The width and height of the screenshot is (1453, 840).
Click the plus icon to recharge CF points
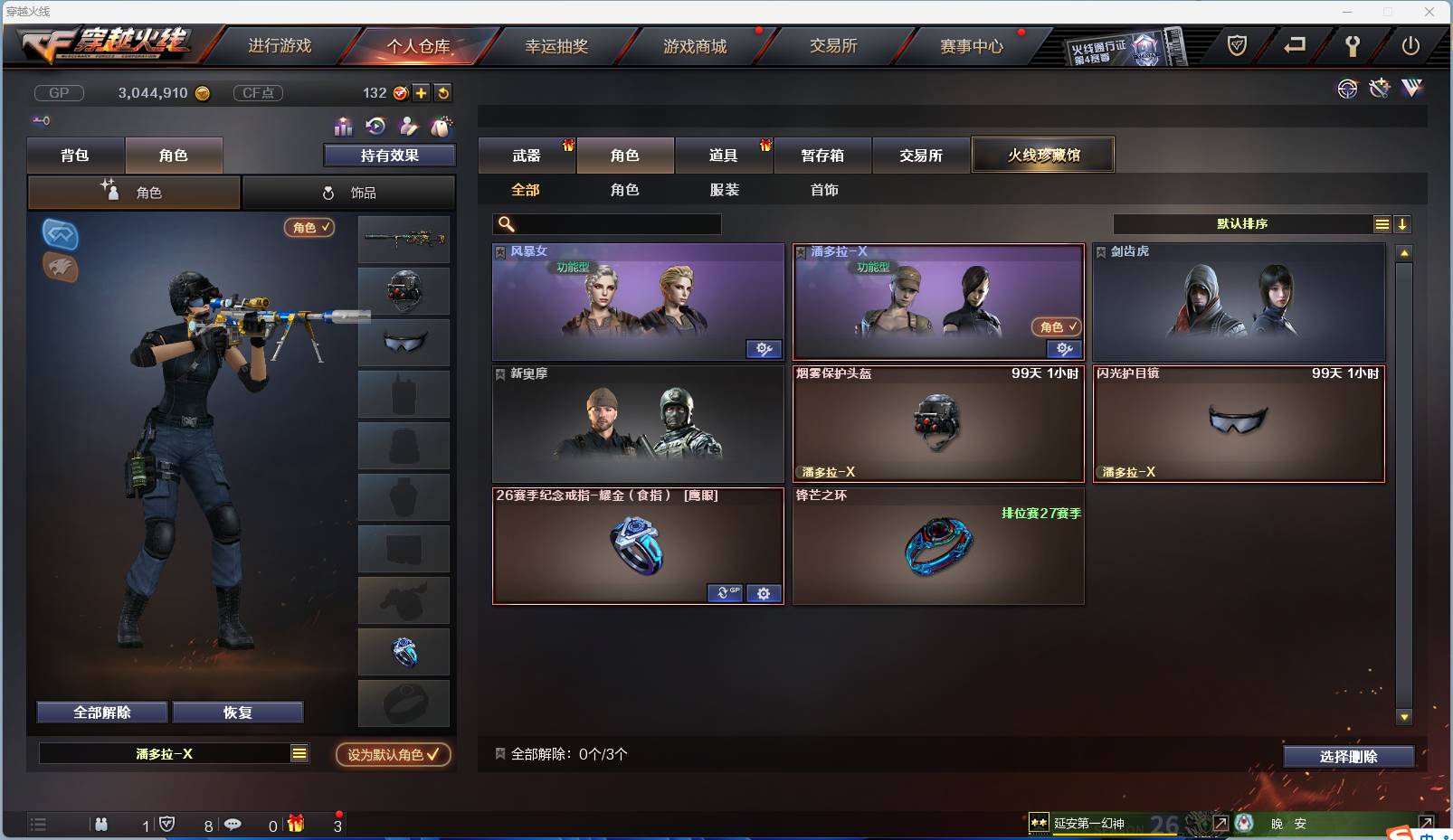422,92
